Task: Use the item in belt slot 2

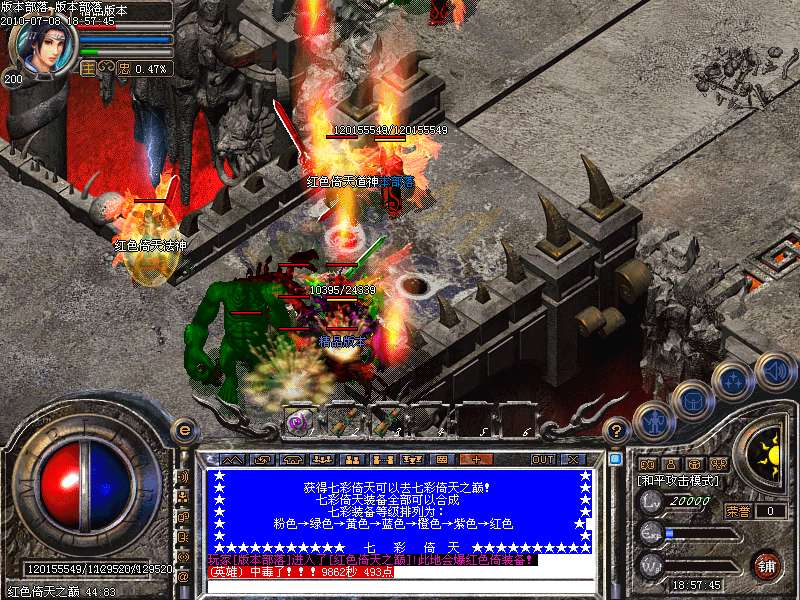Action: (342, 421)
